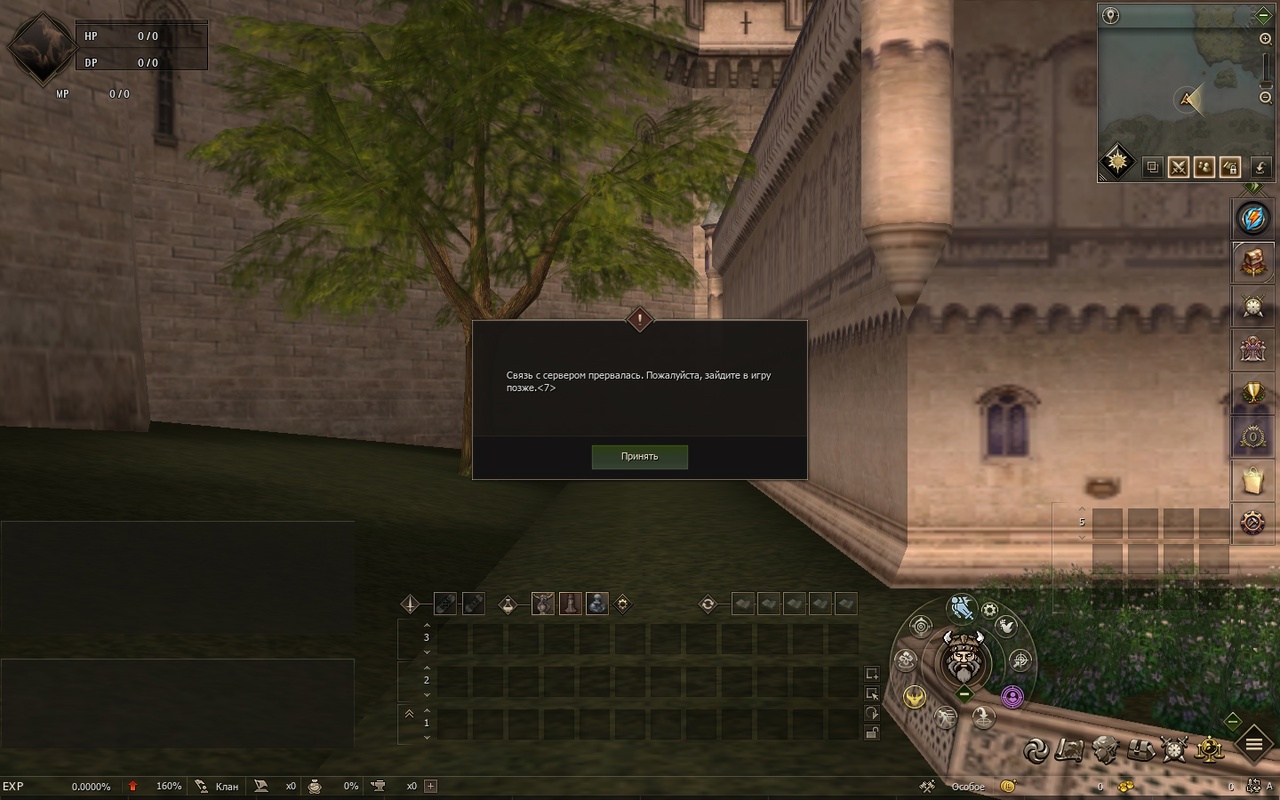Open the shopping bag side panel icon

point(1252,480)
